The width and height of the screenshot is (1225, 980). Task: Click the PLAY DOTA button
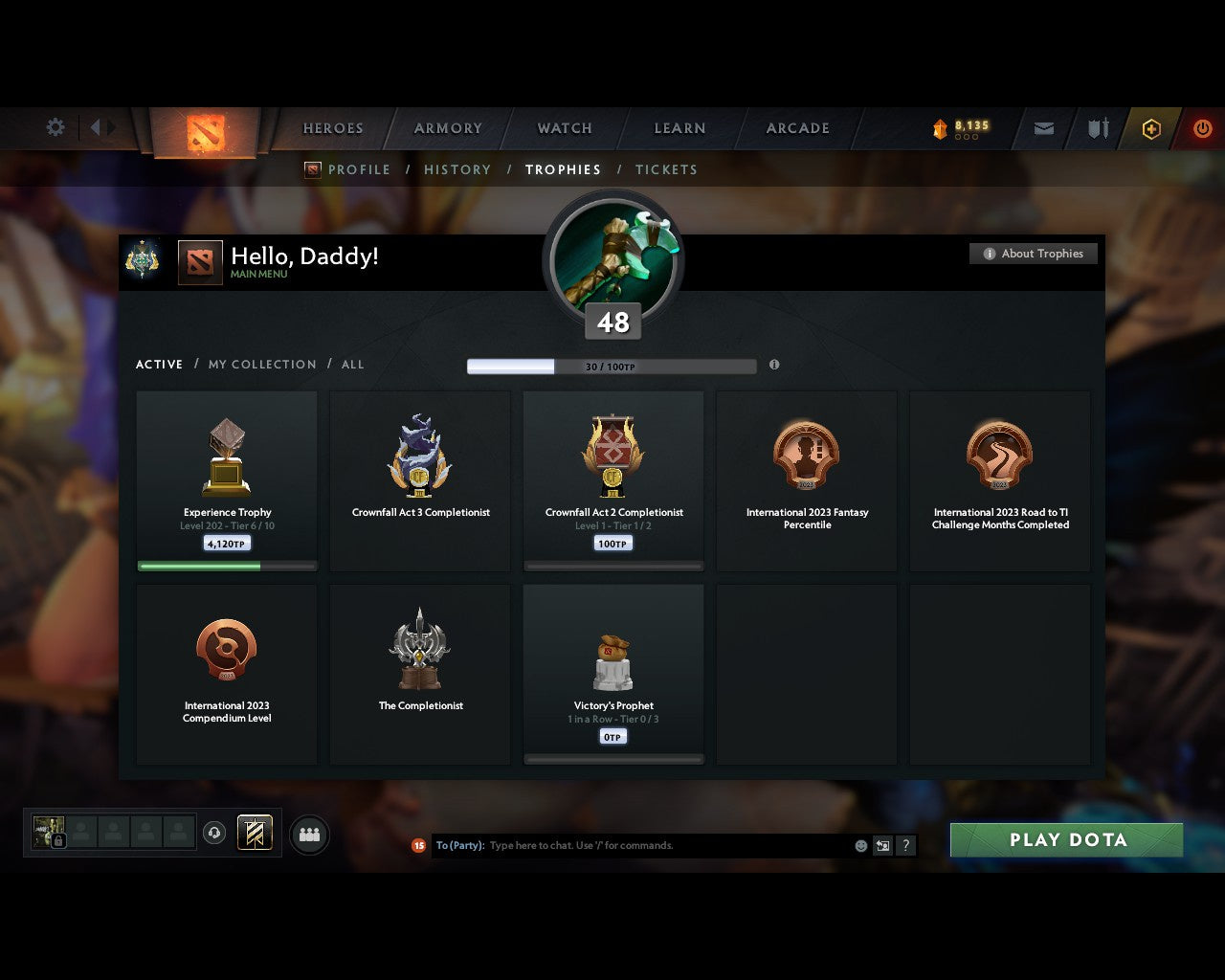pyautogui.click(x=1065, y=839)
